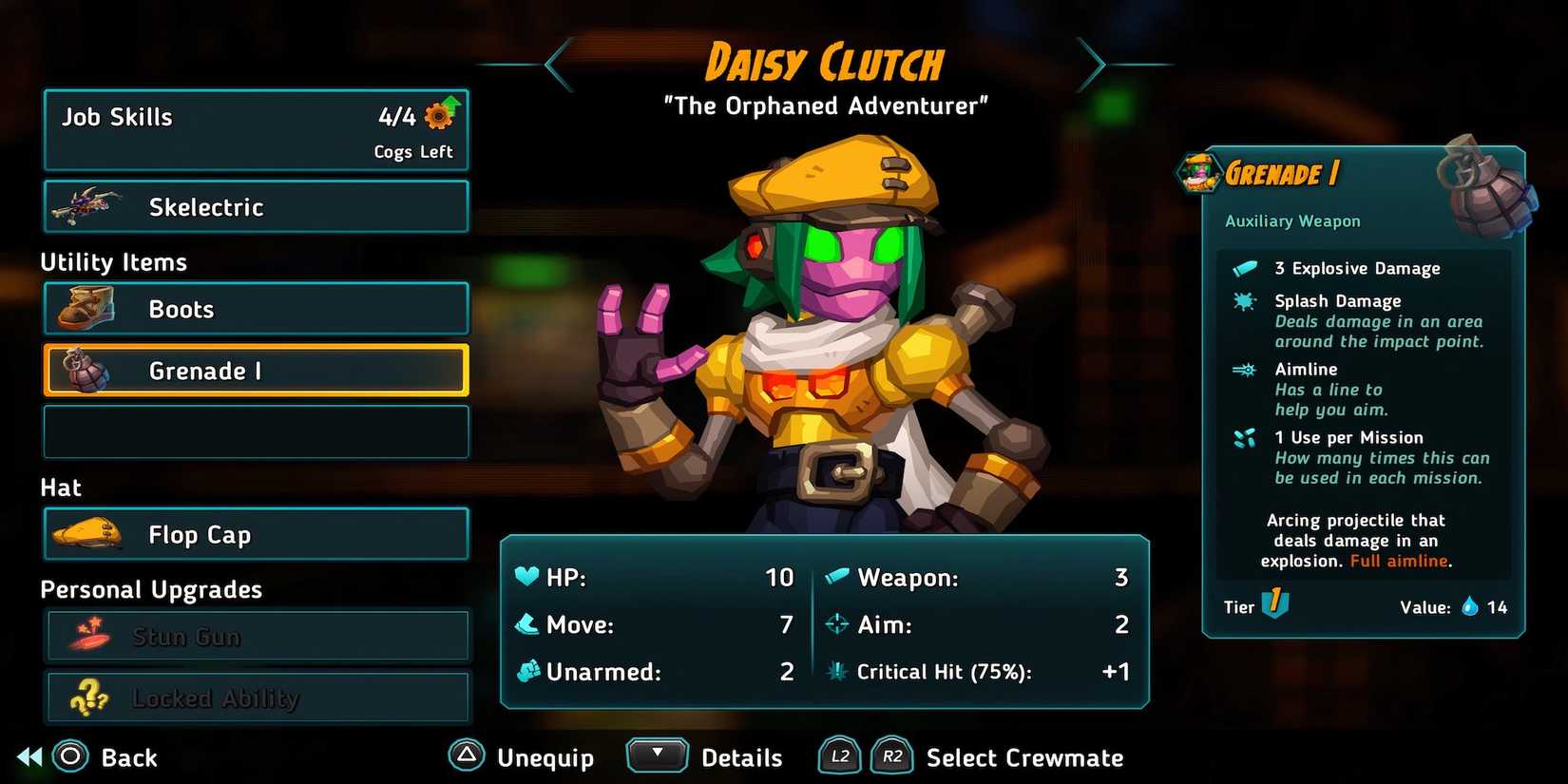Click the heart icon next to HP
The image size is (1568, 784).
(x=528, y=577)
